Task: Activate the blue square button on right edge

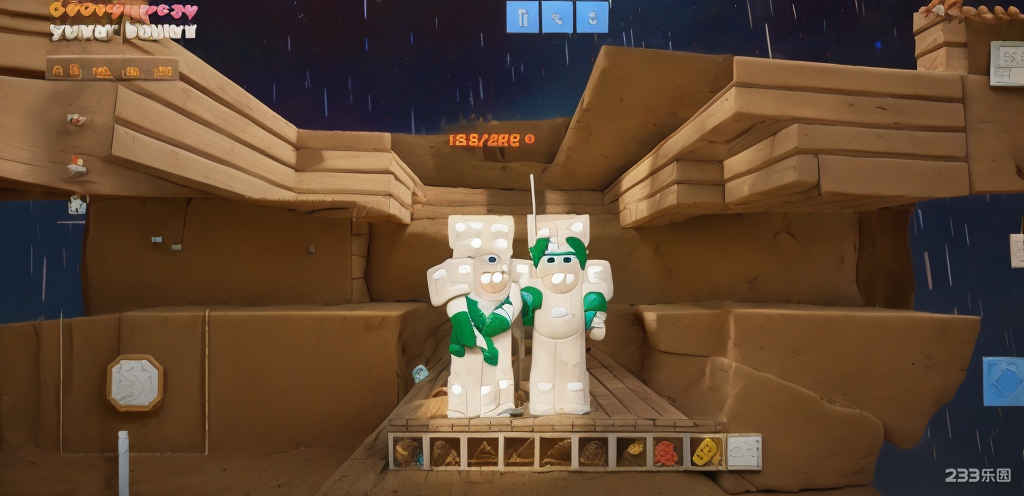Action: click(x=1003, y=381)
